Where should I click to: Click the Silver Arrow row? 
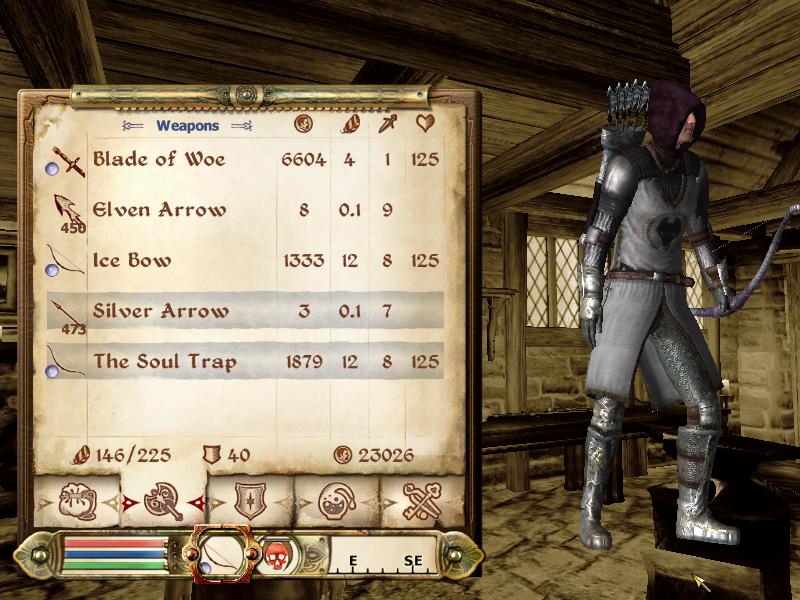[x=160, y=311]
